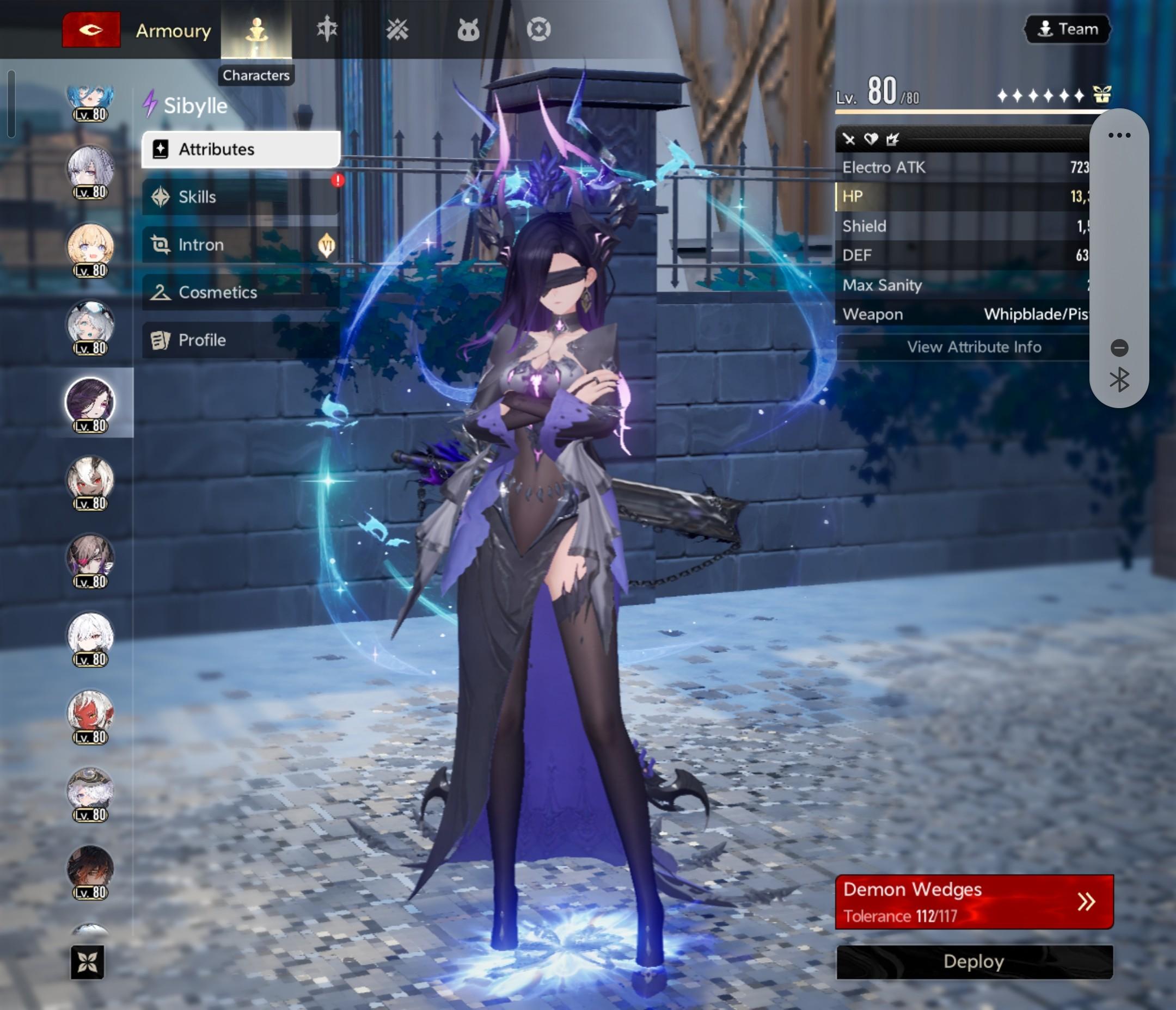Open the Demon Wedges panel
Viewport: 1176px width, 1010px height.
974,902
